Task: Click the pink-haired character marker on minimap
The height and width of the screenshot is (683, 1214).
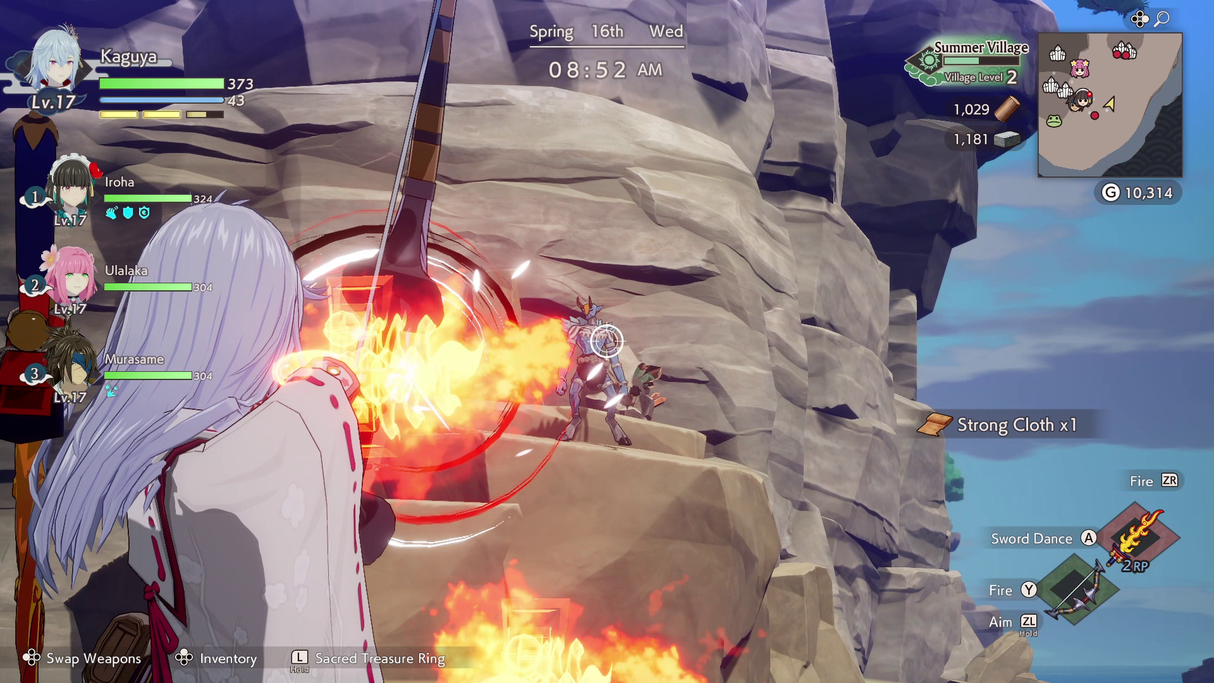Action: [x=1079, y=68]
